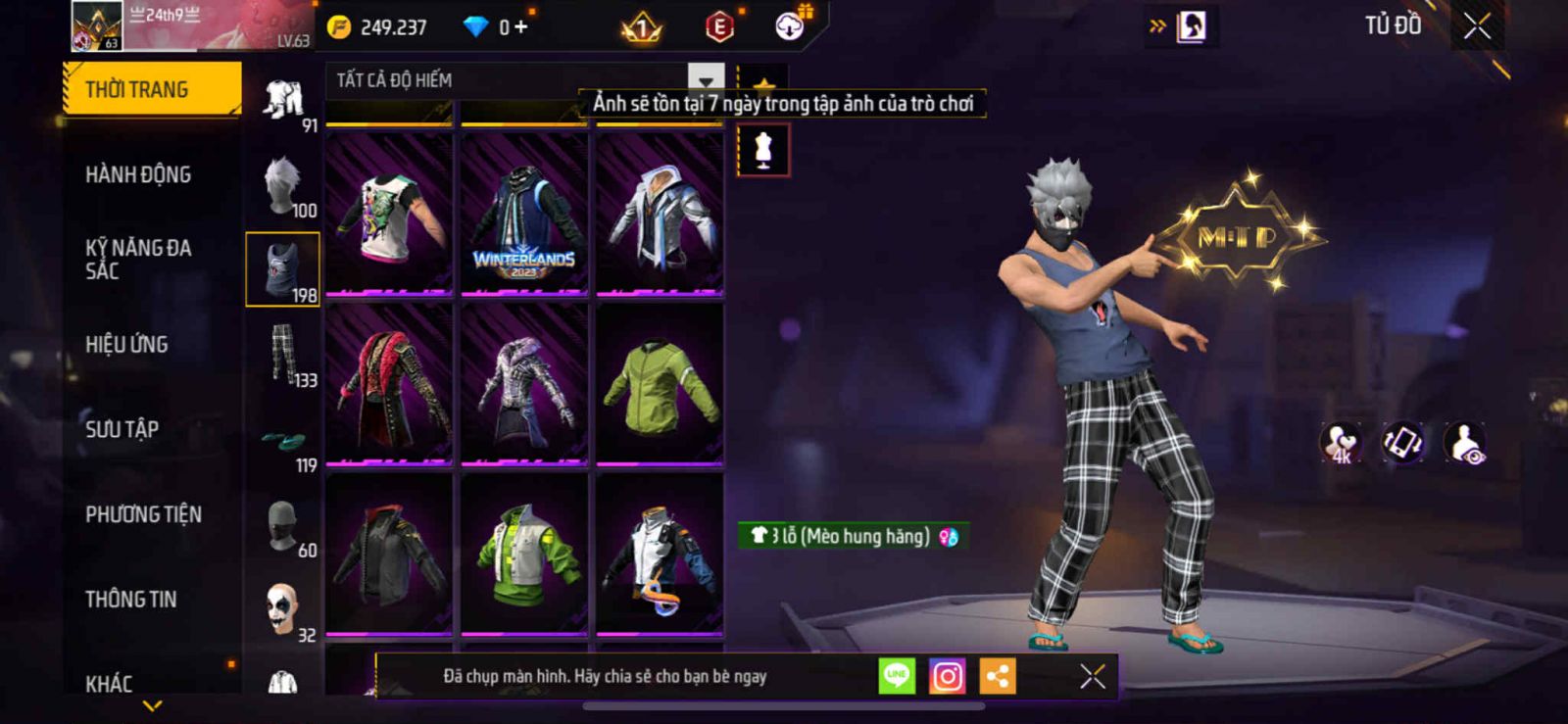Select the Winterlands 2023 jacket

coord(524,215)
